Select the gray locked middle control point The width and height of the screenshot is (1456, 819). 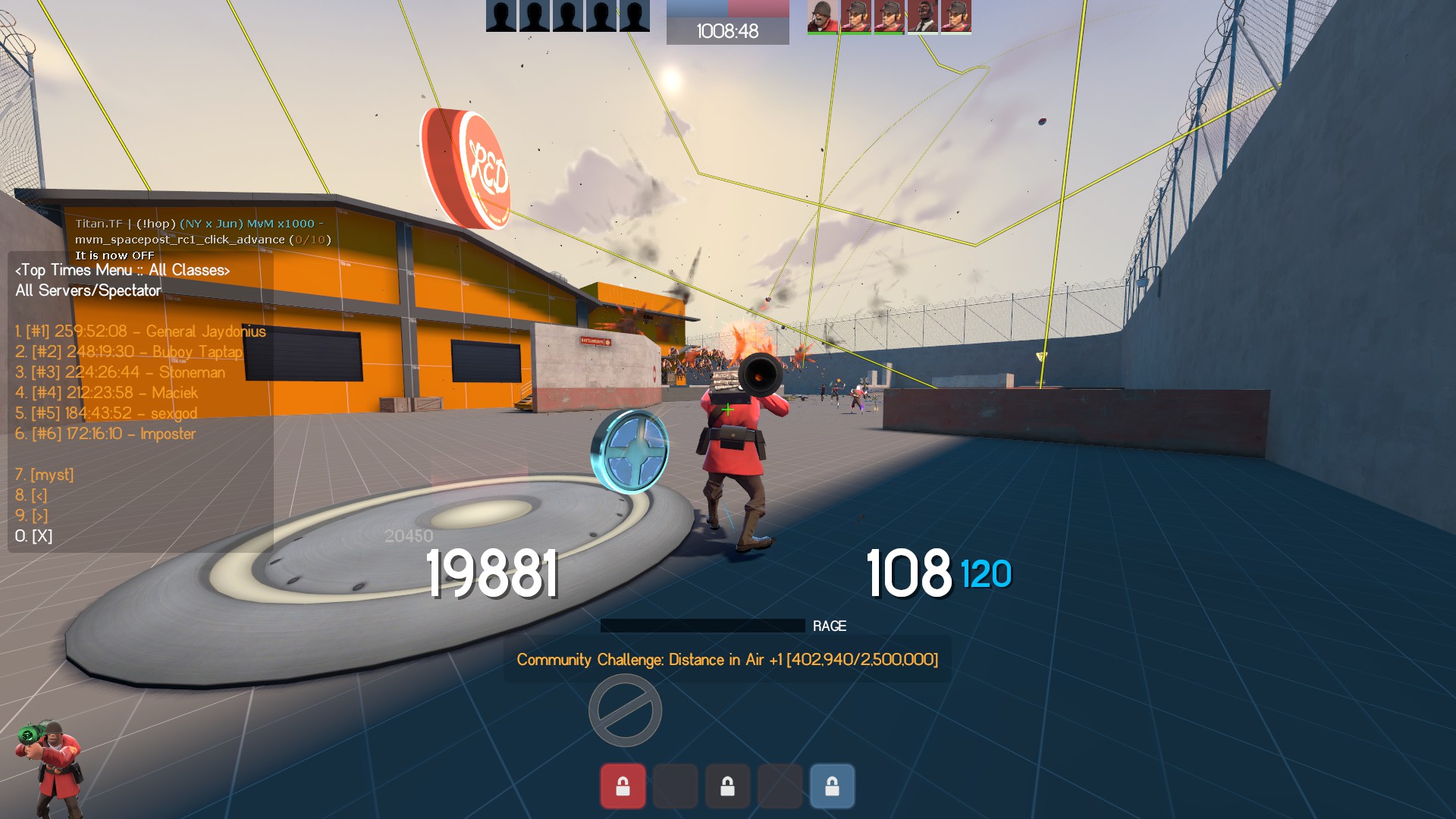click(x=727, y=786)
